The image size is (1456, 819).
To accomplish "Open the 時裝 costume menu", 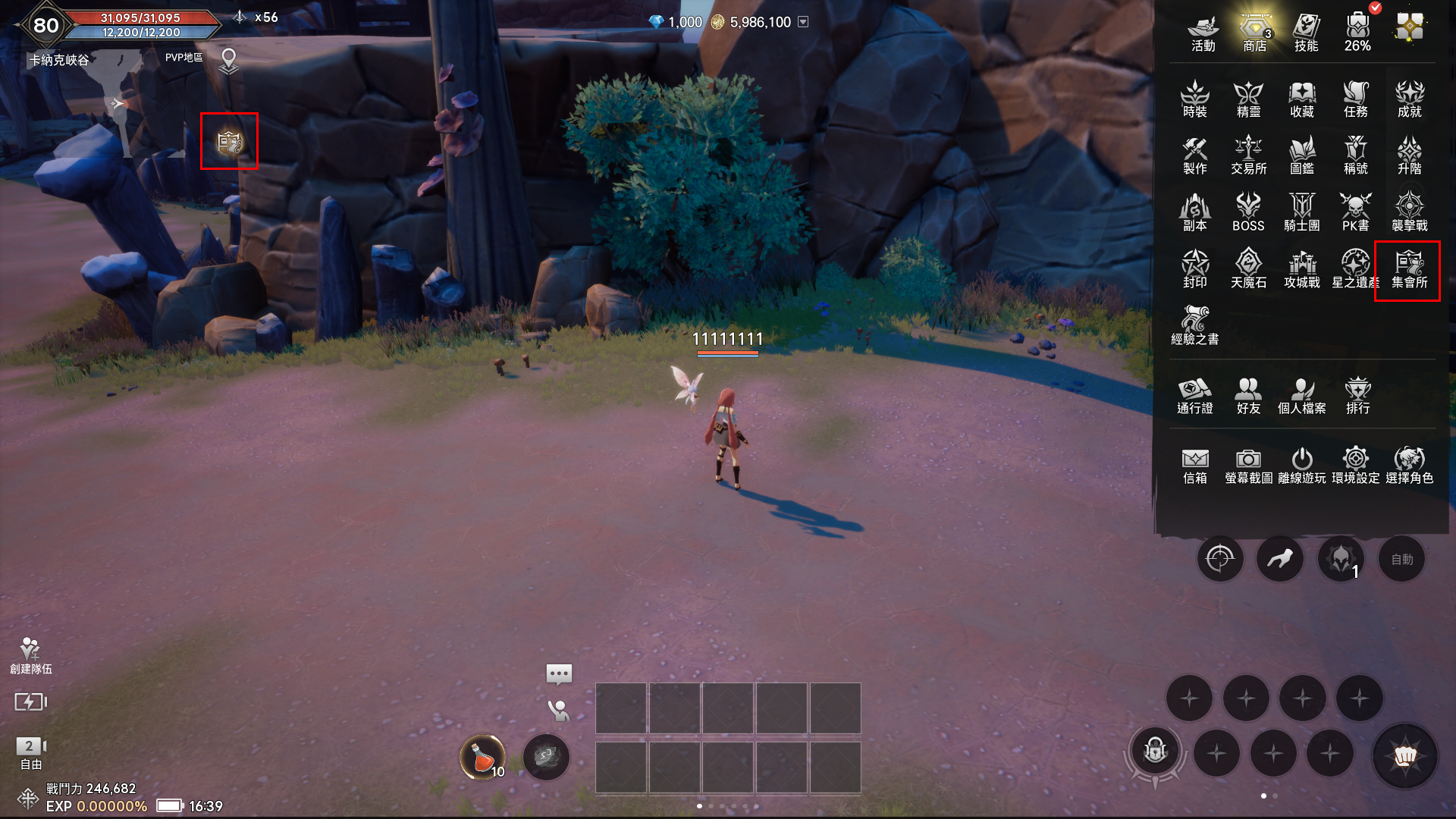I will click(x=1194, y=99).
